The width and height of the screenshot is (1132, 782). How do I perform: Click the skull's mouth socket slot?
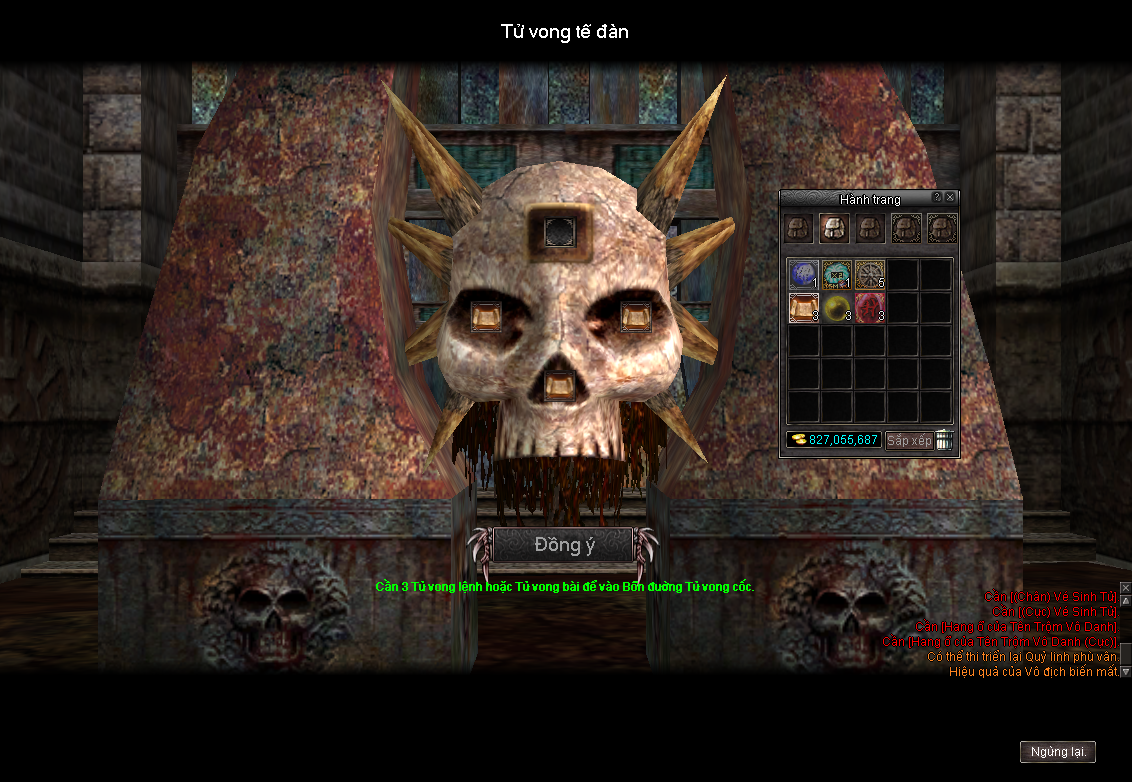[x=557, y=385]
